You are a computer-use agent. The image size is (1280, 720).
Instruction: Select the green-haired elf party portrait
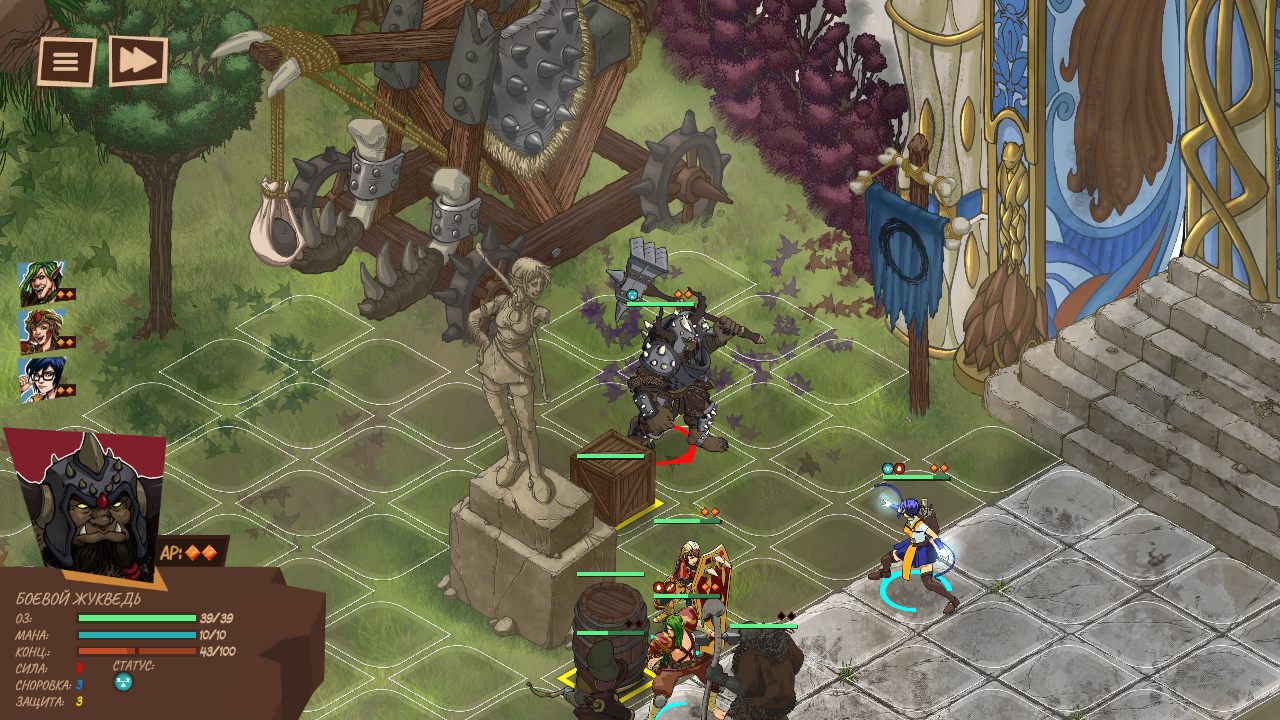(x=41, y=284)
